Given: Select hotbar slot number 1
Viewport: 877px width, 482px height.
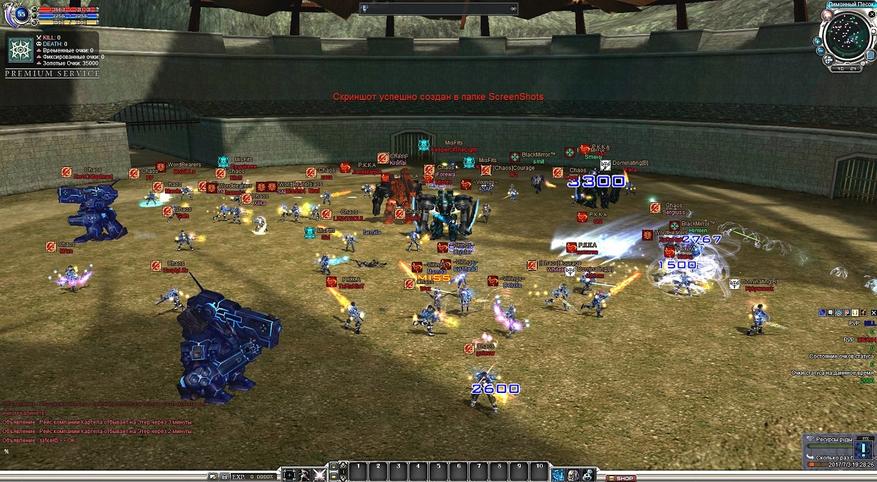Looking at the screenshot, I should tap(358, 470).
